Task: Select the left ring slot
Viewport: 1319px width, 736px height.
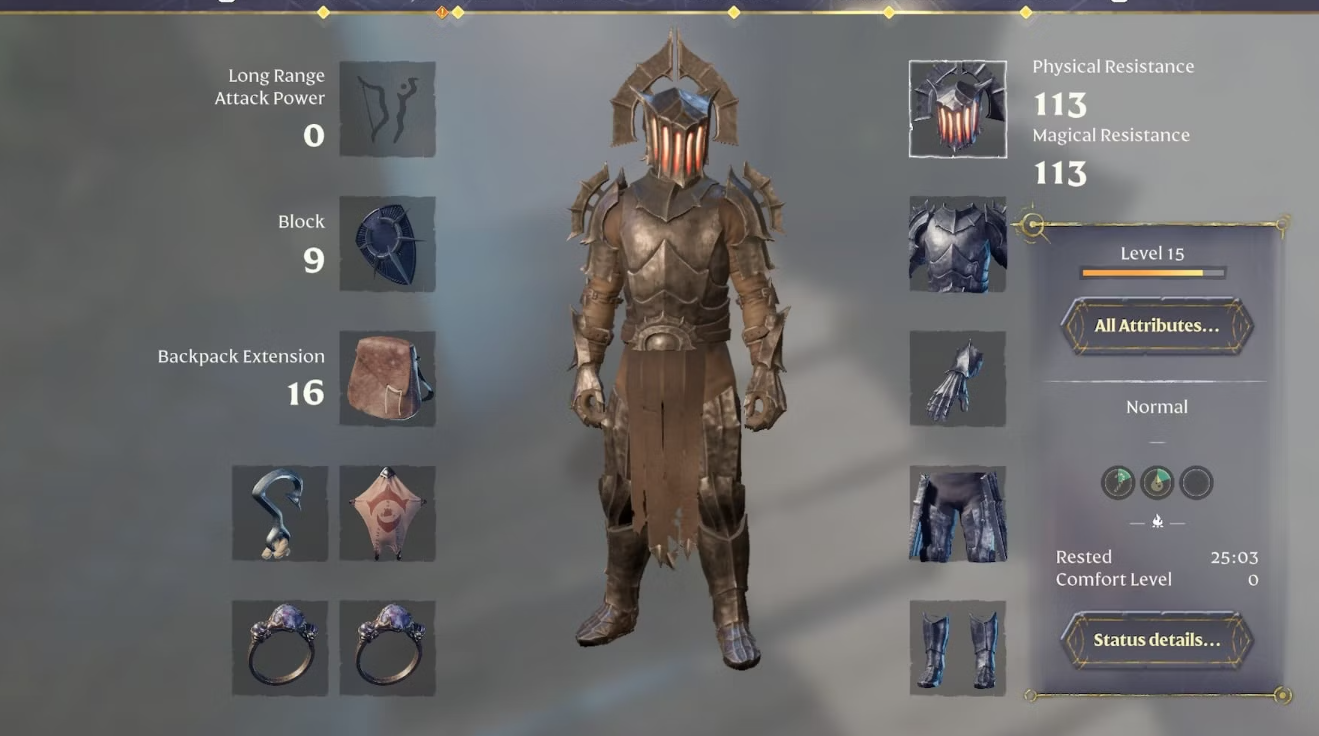Action: pos(280,645)
